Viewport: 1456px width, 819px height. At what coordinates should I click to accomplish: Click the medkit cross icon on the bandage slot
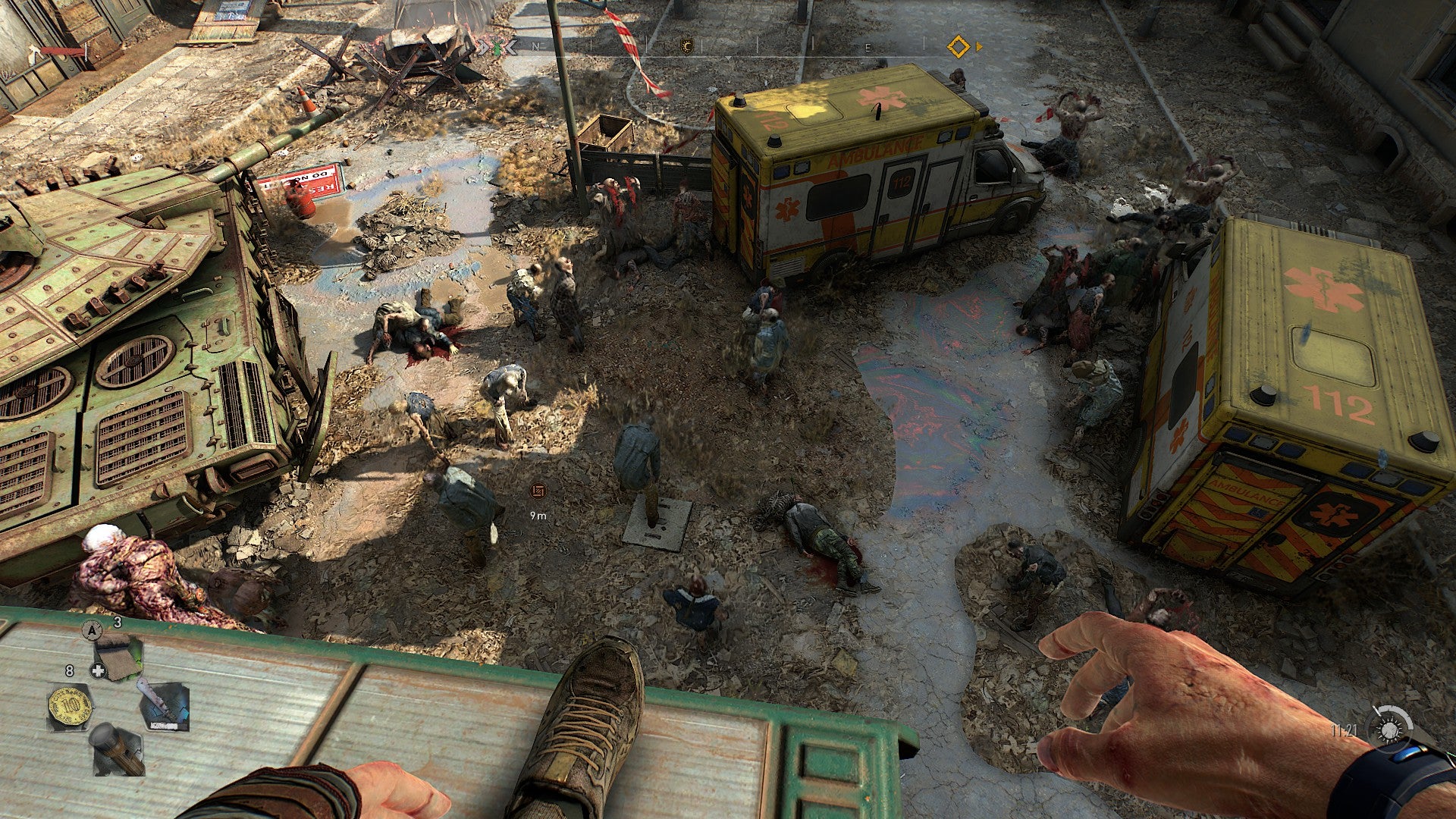coord(99,670)
